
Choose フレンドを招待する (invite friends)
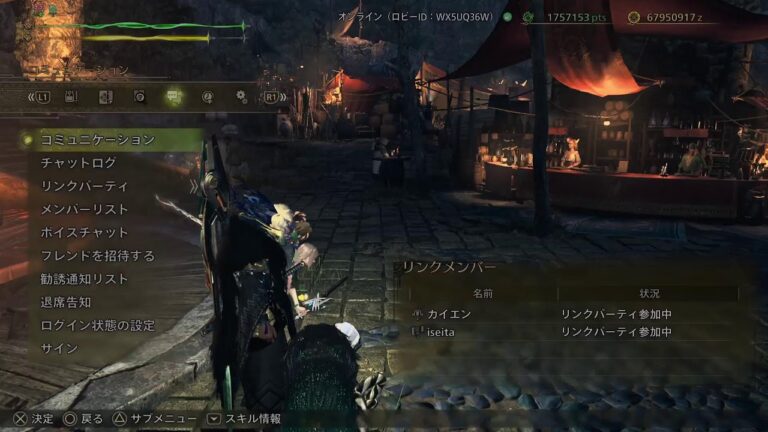point(98,256)
